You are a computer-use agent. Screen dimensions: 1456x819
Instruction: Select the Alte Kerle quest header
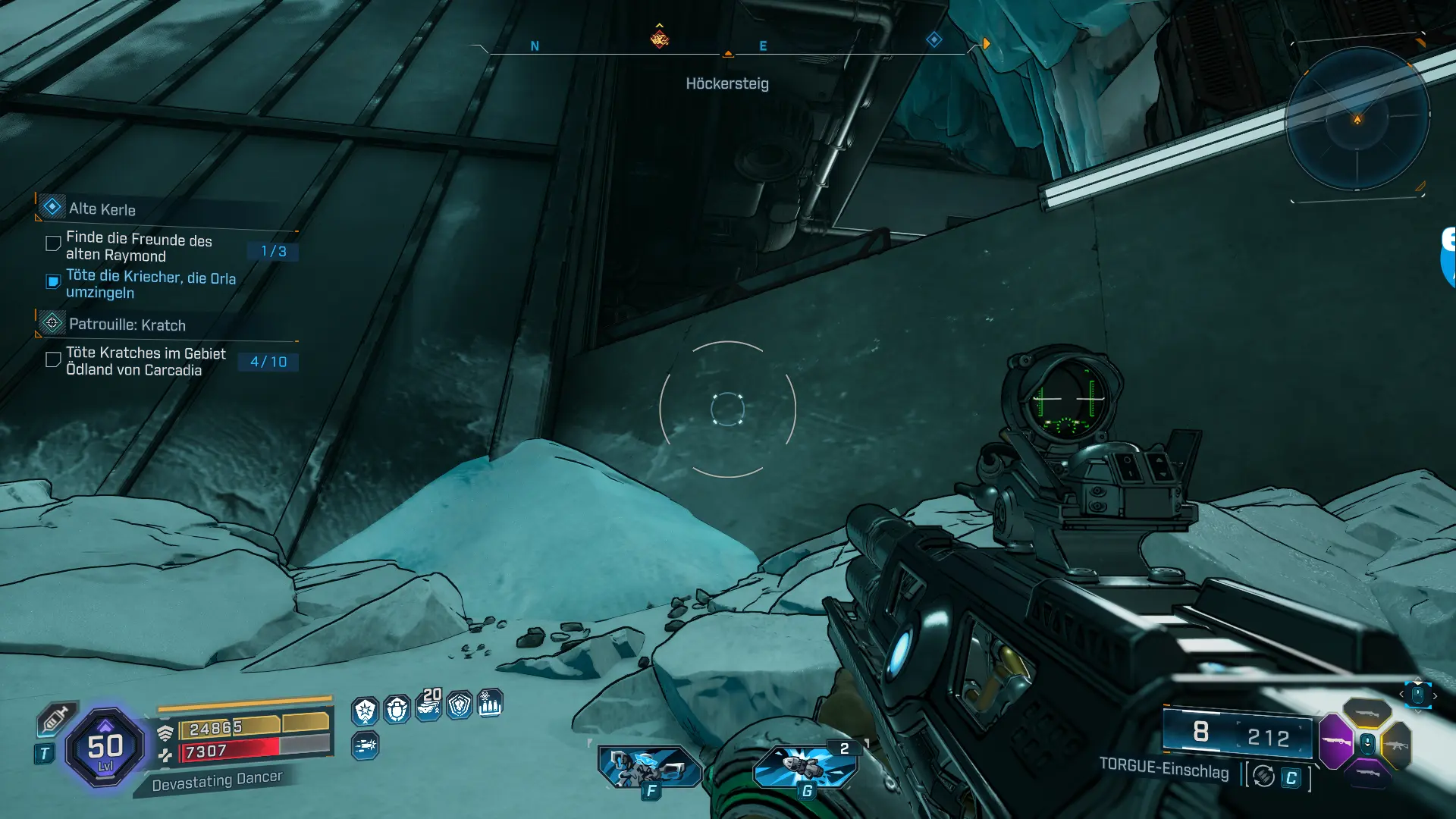tap(102, 209)
